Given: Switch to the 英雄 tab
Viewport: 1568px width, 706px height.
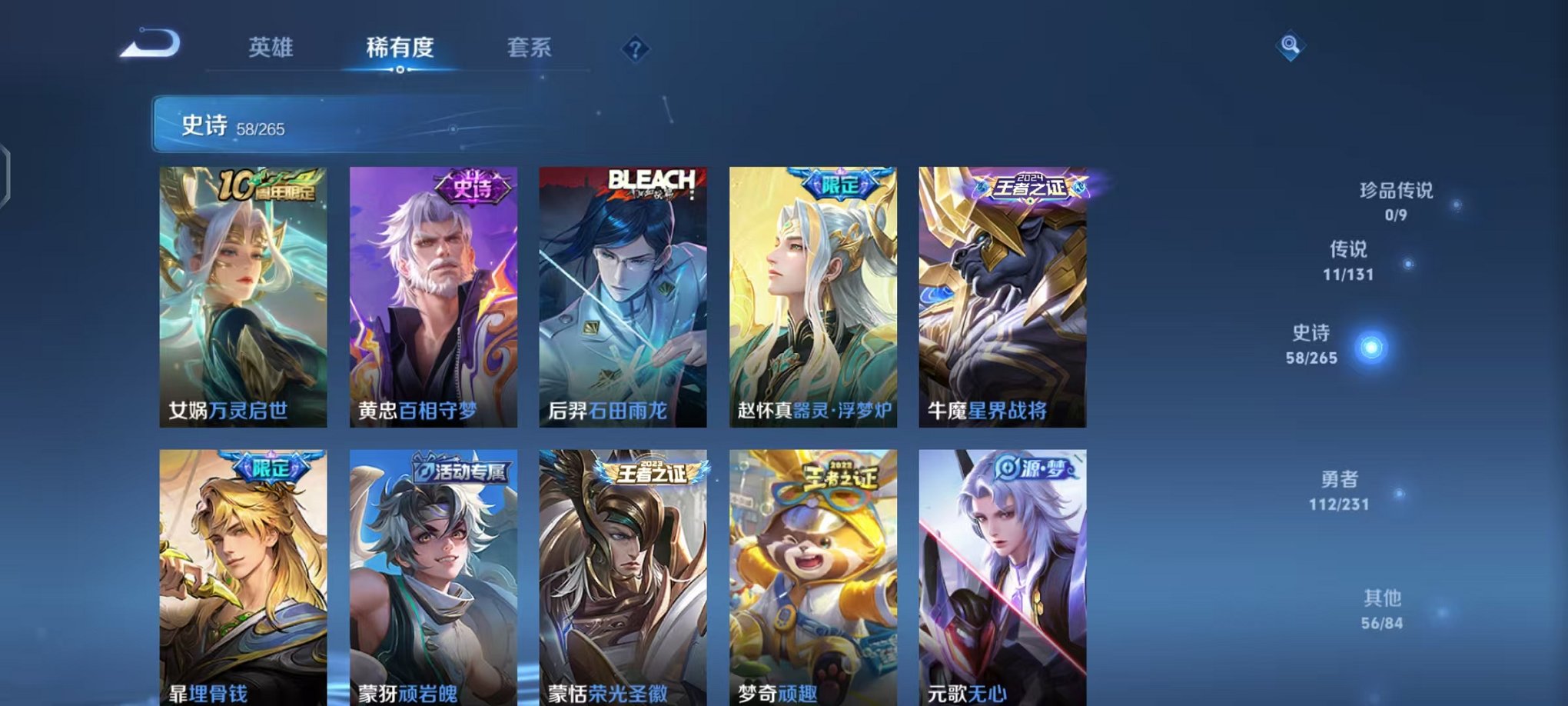Looking at the screenshot, I should (271, 48).
